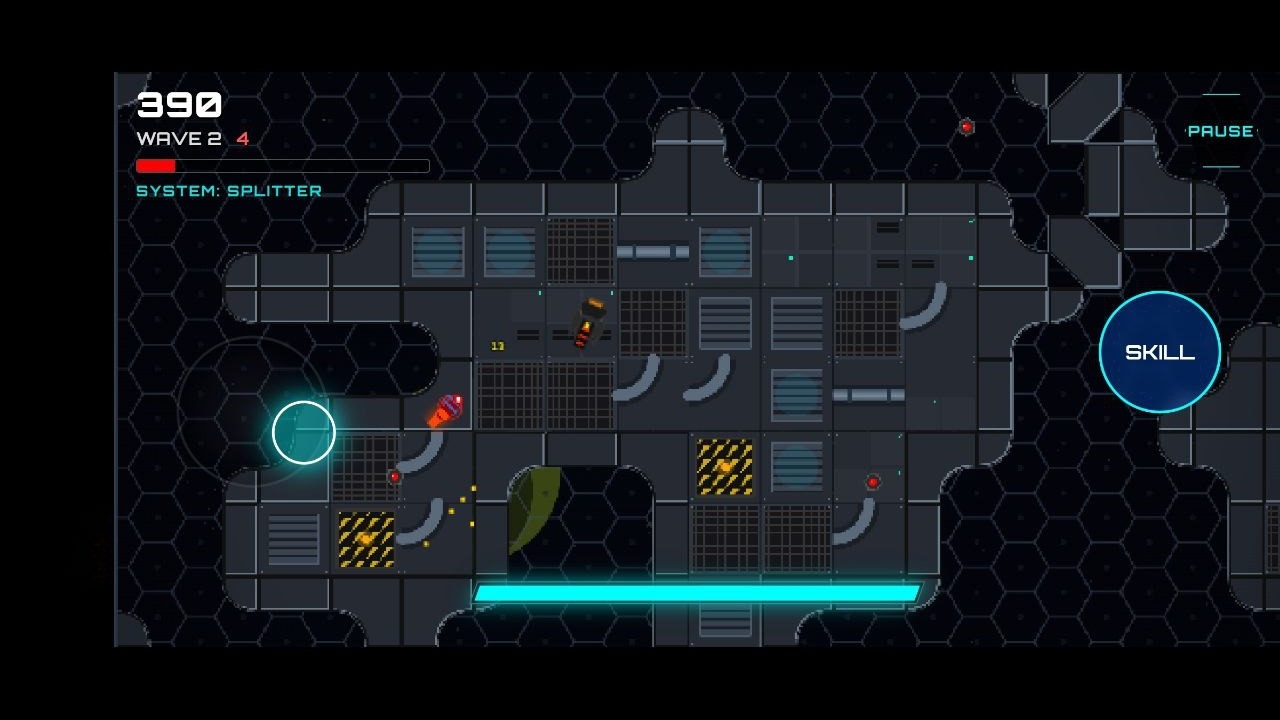The height and width of the screenshot is (720, 1280).
Task: Tap the red enemy counter showing 4
Action: click(x=240, y=139)
